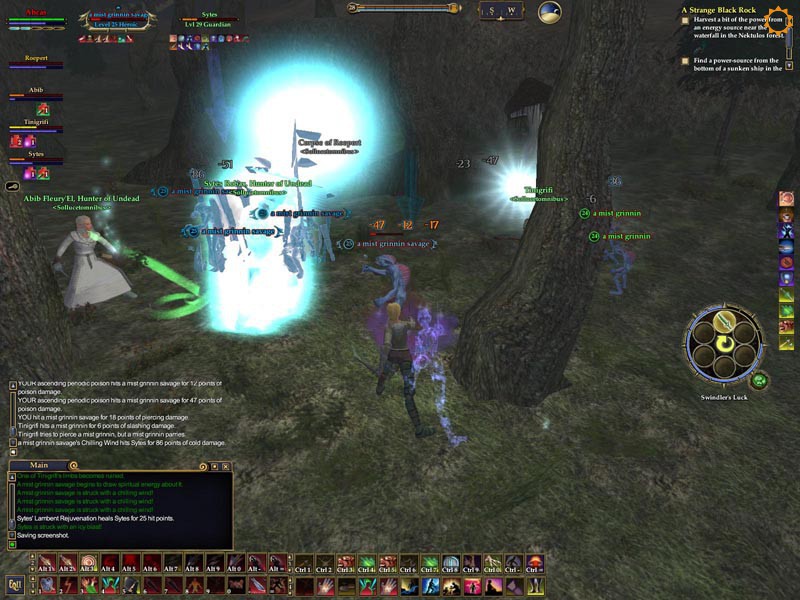Target Tinigrifi from the group window
Viewport: 800px width, 600px height.
[35, 127]
